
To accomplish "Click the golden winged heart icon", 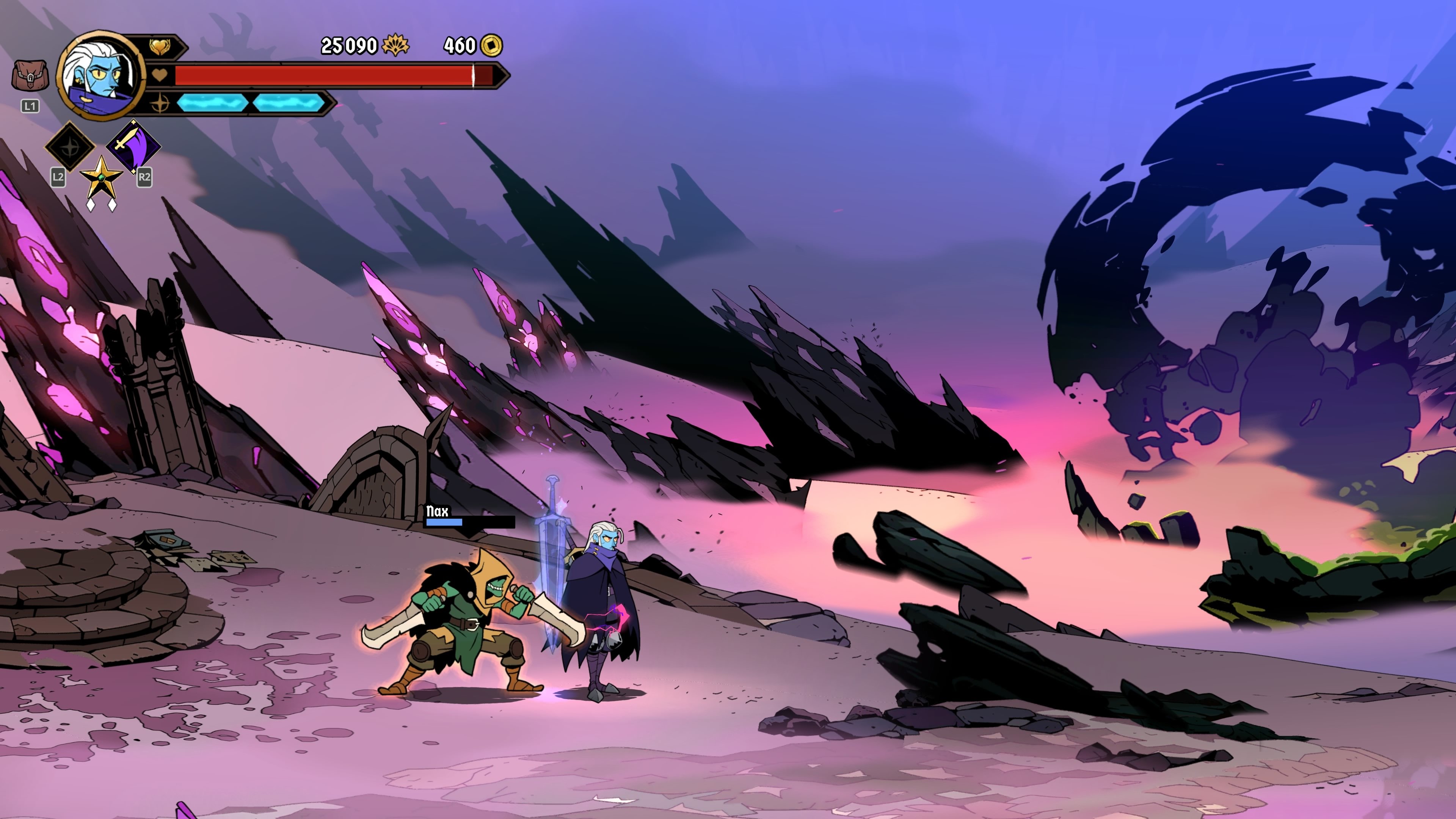I will [160, 46].
